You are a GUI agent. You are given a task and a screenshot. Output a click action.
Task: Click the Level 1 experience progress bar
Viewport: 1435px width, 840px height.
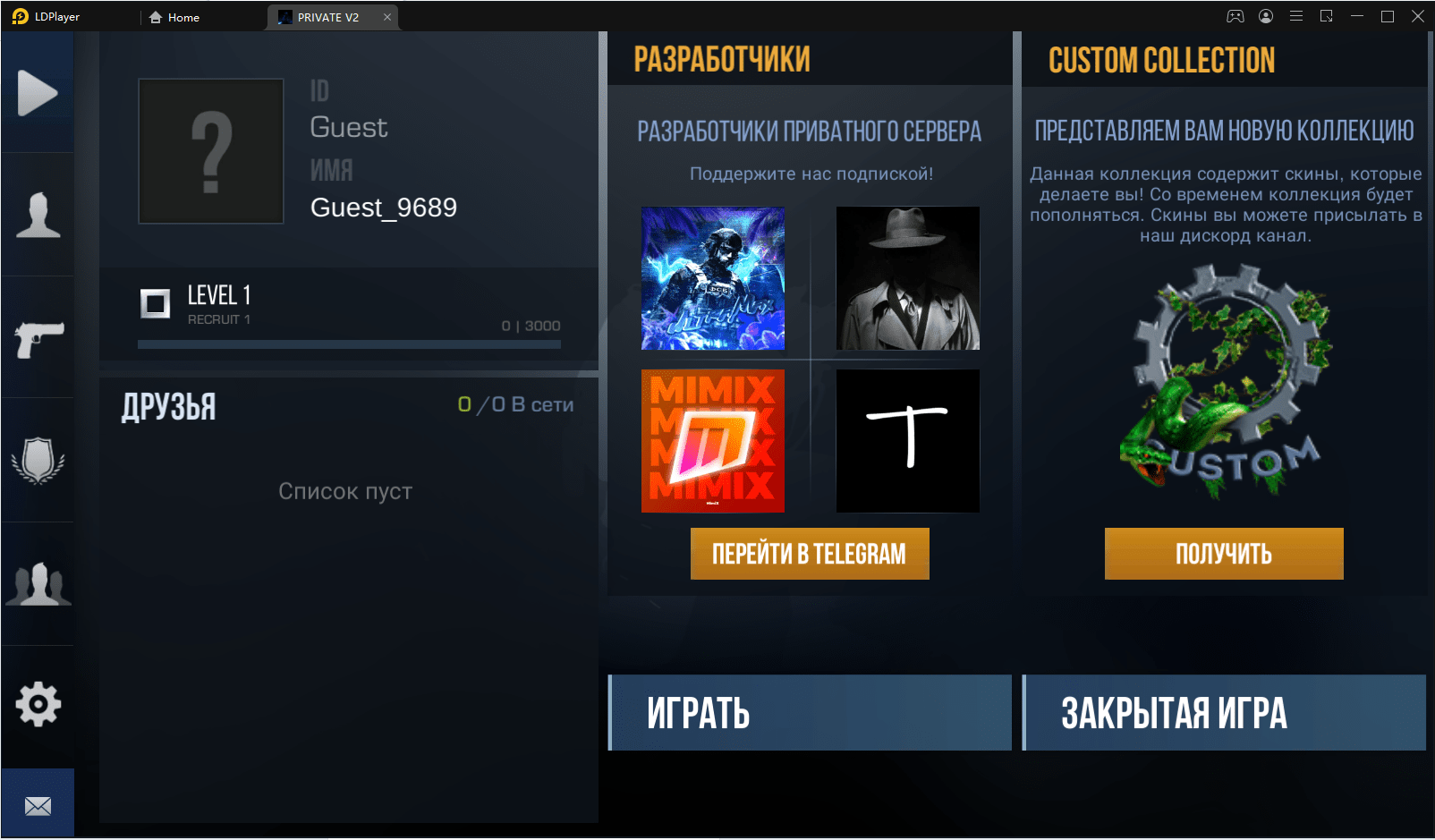pyautogui.click(x=349, y=343)
